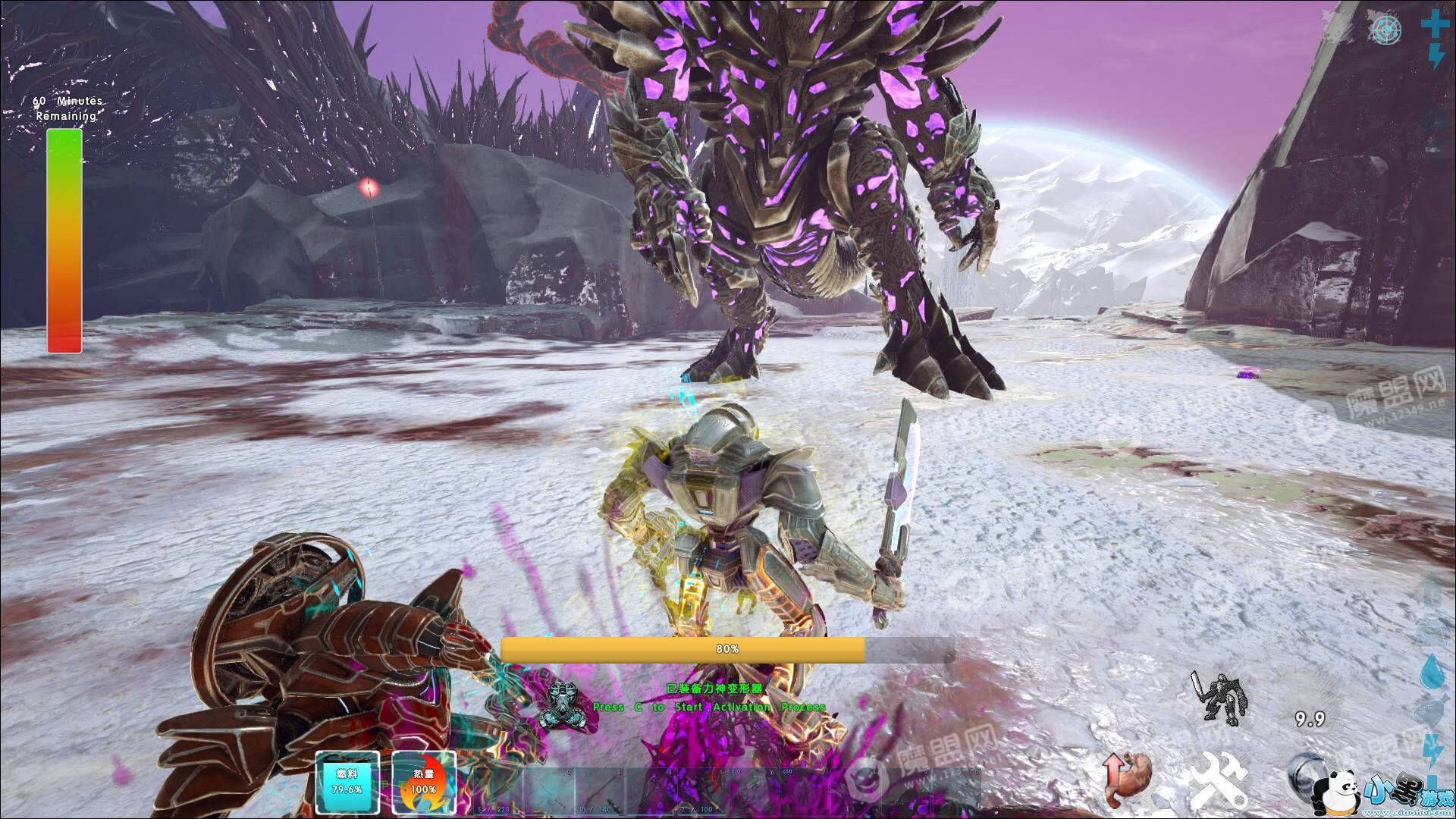Open the crossed wrench and hammer icon

click(1219, 781)
